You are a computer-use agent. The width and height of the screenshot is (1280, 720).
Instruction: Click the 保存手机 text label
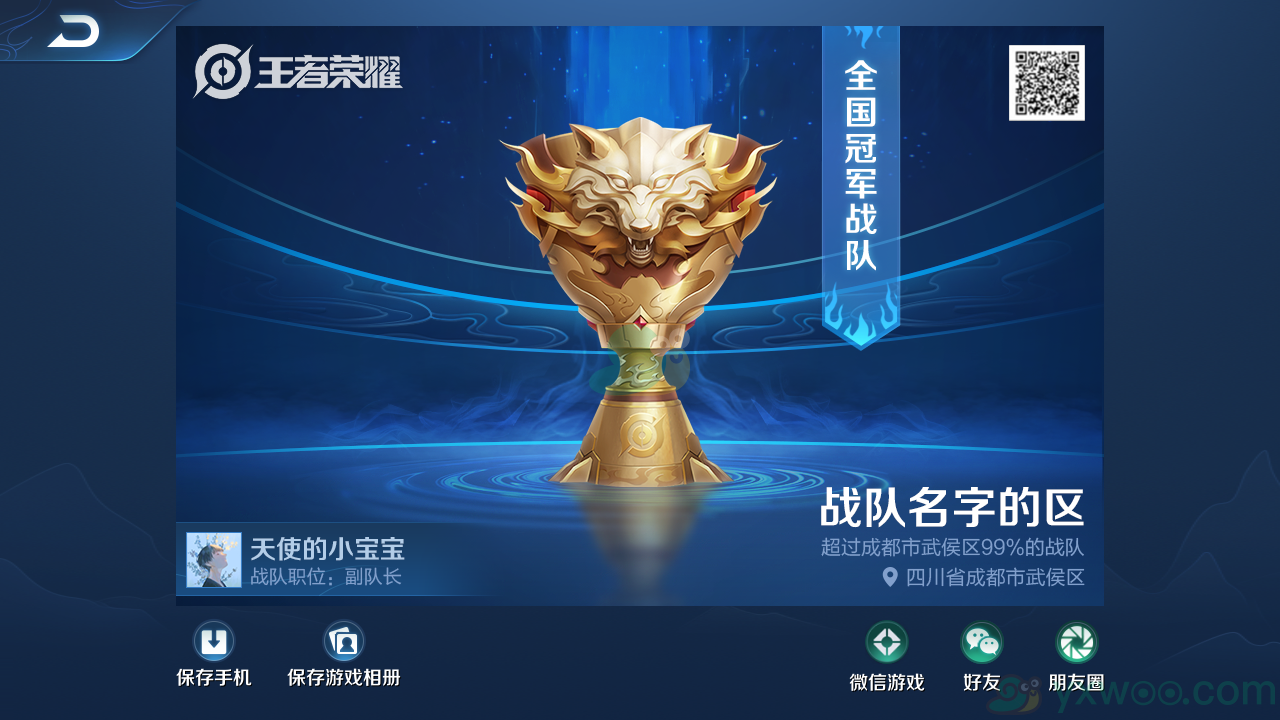tap(214, 676)
